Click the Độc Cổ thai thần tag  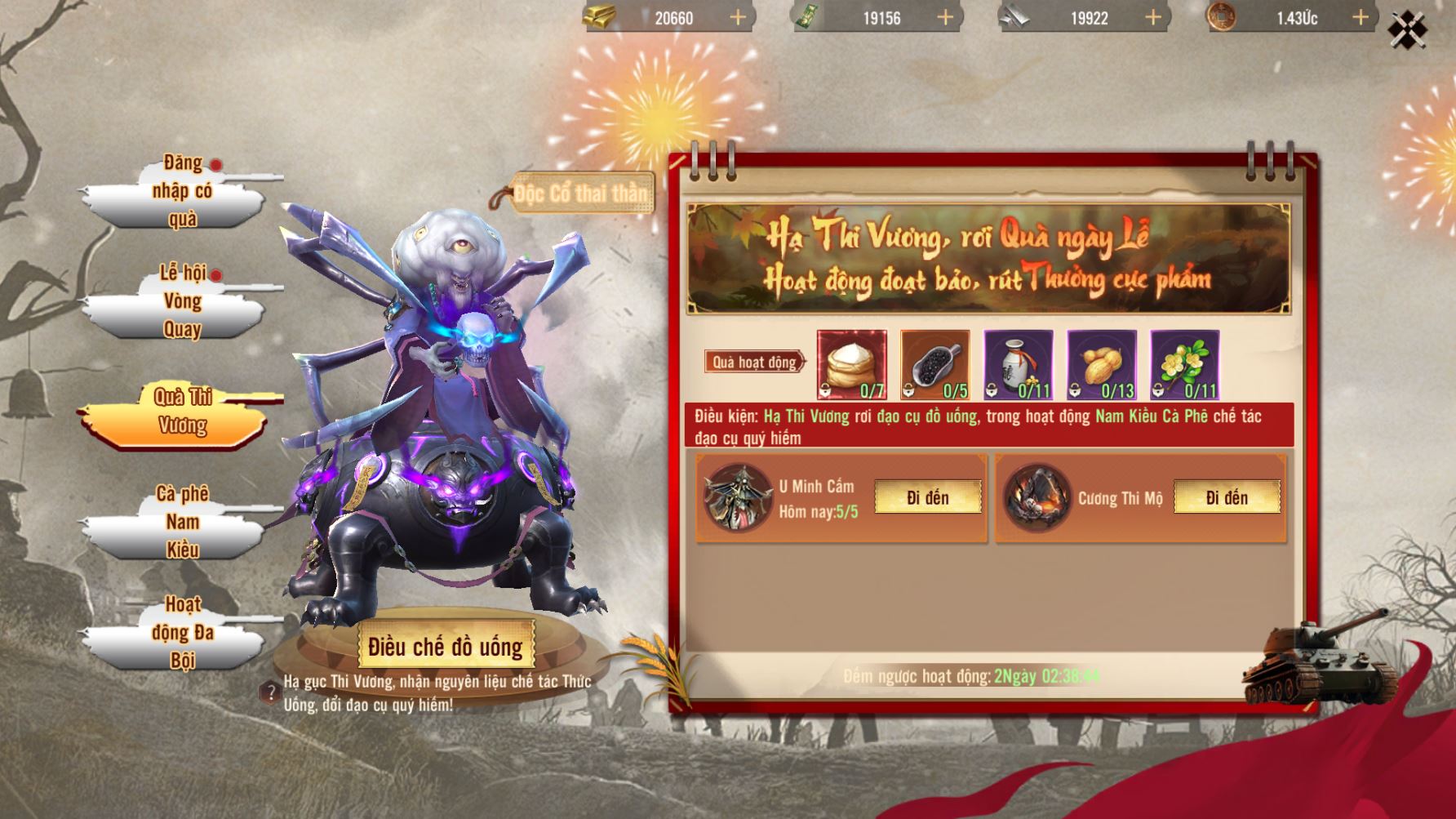tap(579, 194)
